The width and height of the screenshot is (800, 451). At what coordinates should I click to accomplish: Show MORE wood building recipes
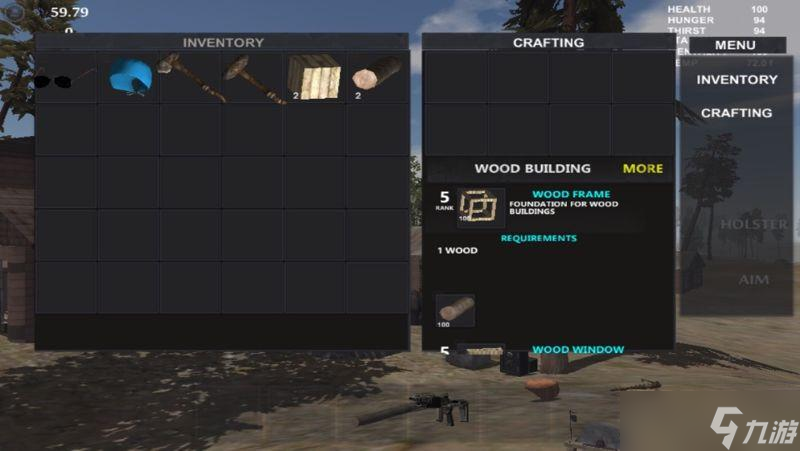(643, 168)
